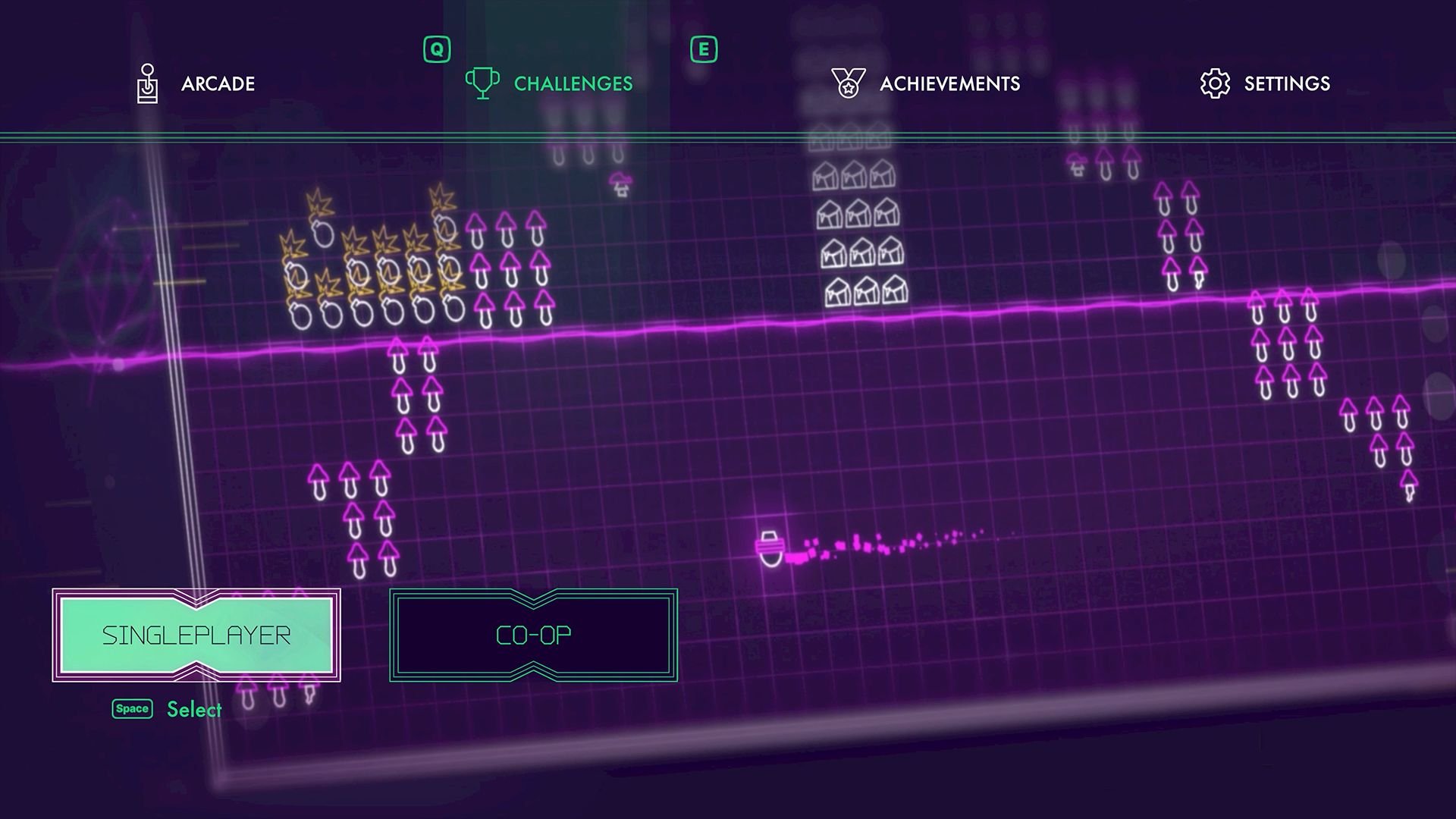This screenshot has height=819, width=1456.
Task: Click the stack of envelope icons mid-screen
Action: coord(857,227)
